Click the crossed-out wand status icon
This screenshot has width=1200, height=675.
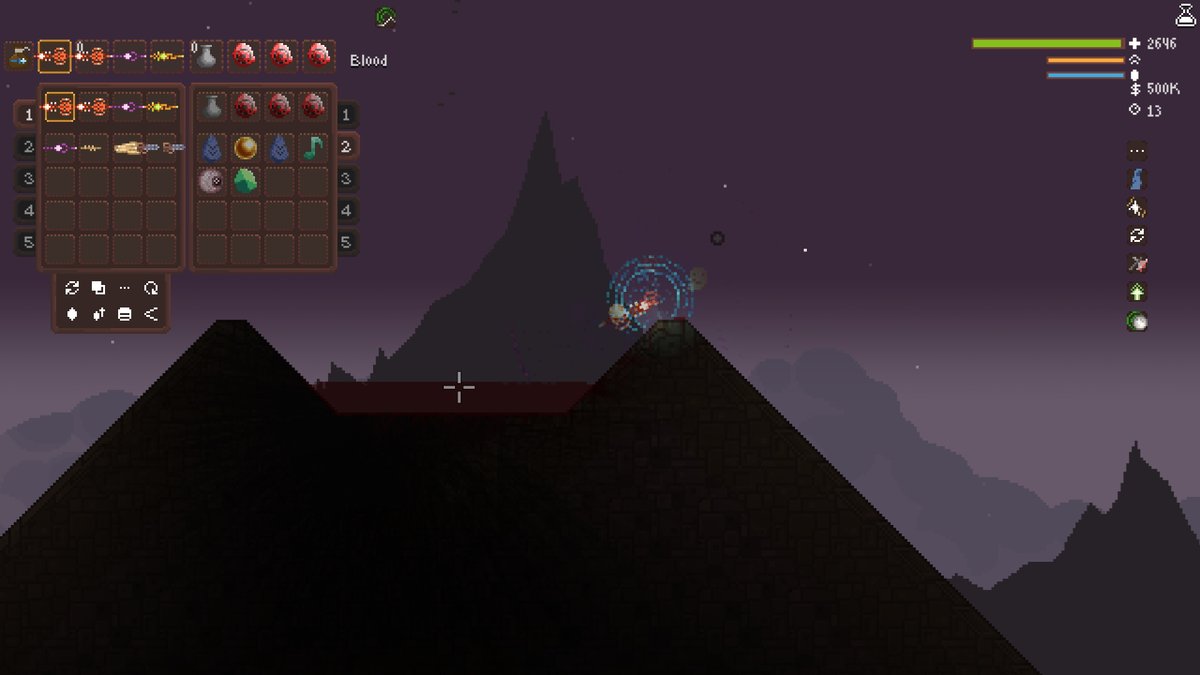1136,264
